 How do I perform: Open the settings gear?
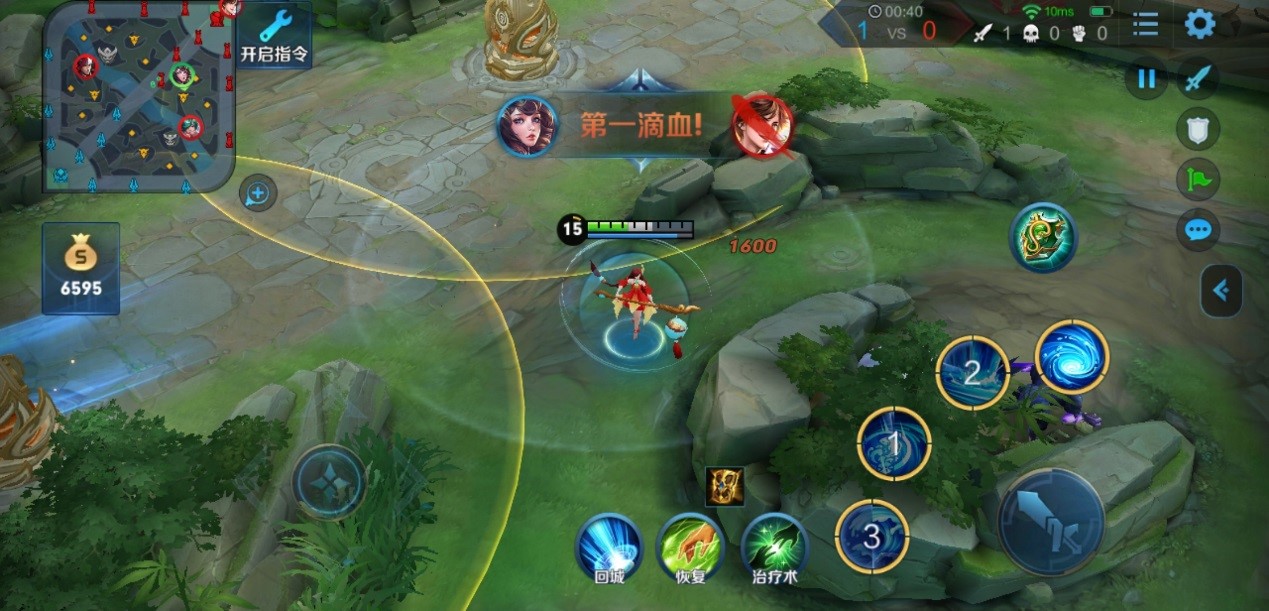[x=1200, y=24]
